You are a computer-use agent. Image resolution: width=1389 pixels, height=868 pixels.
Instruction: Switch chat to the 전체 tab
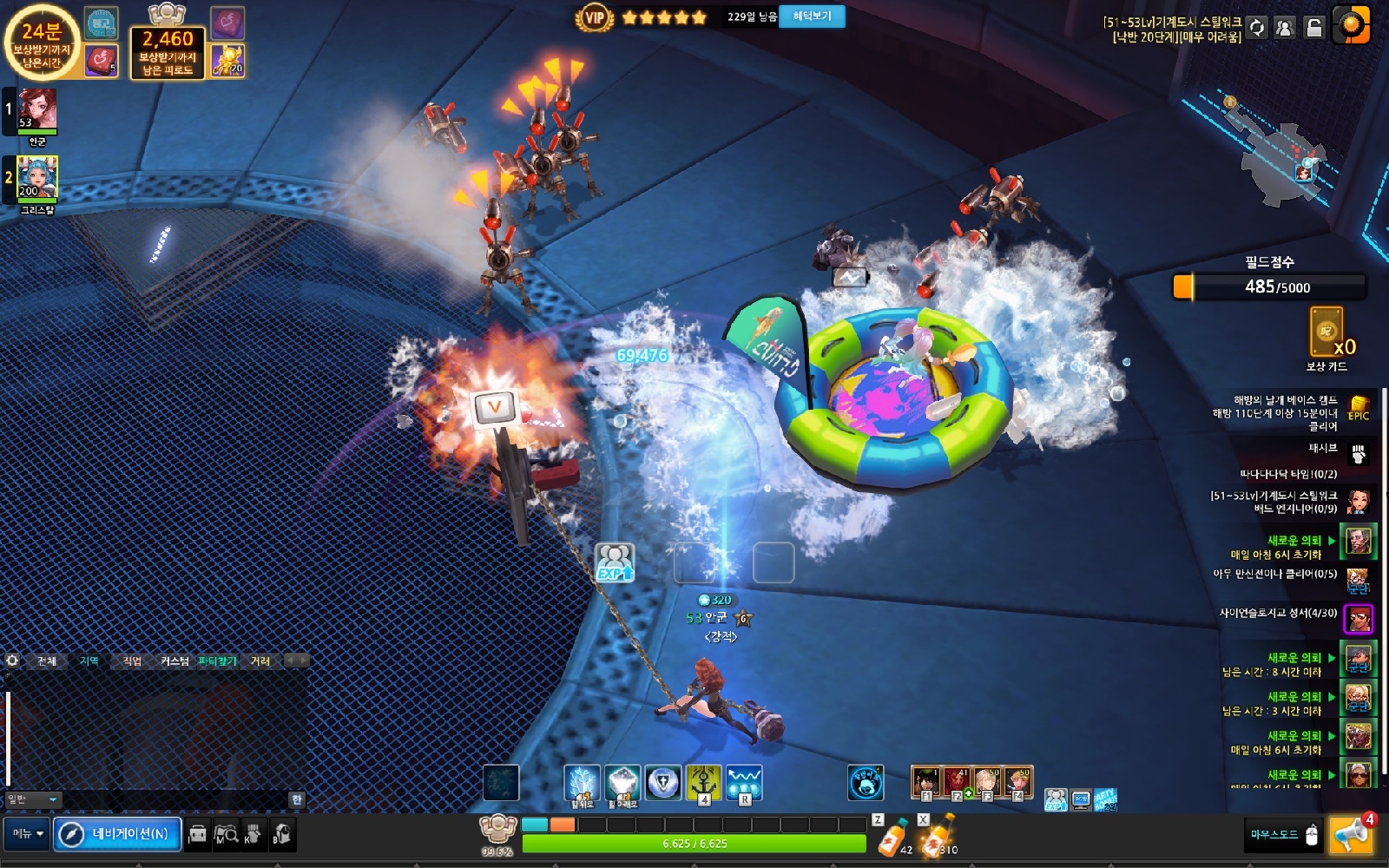pyautogui.click(x=47, y=661)
